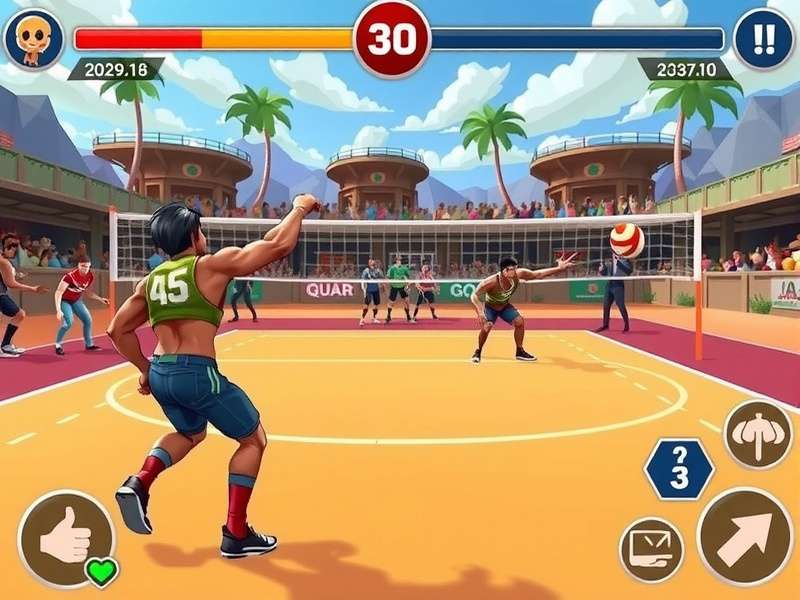800x600 pixels.
Task: Tap the hand-holding-screen icon button
Action: pyautogui.click(x=652, y=549)
